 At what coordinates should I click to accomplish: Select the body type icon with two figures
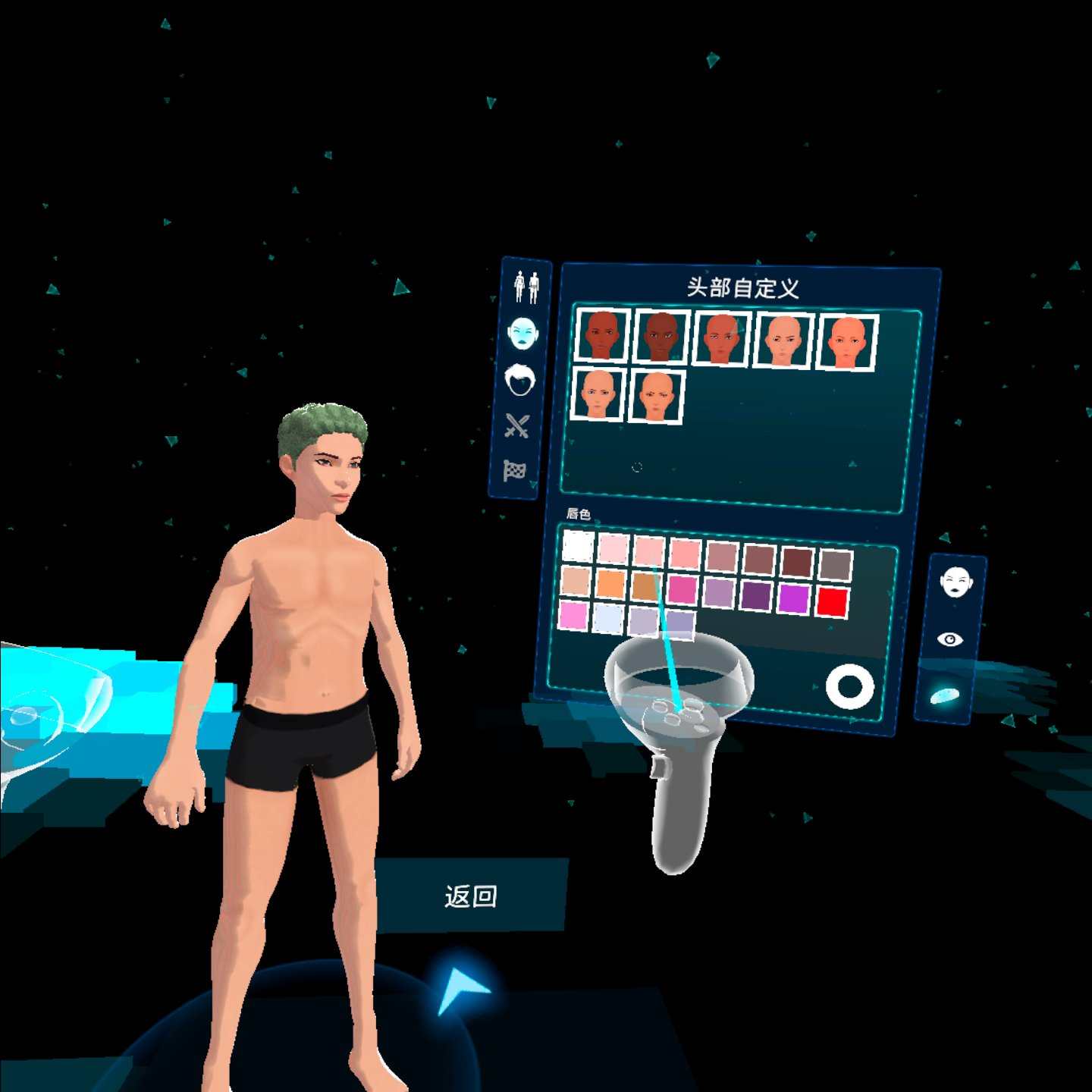526,284
